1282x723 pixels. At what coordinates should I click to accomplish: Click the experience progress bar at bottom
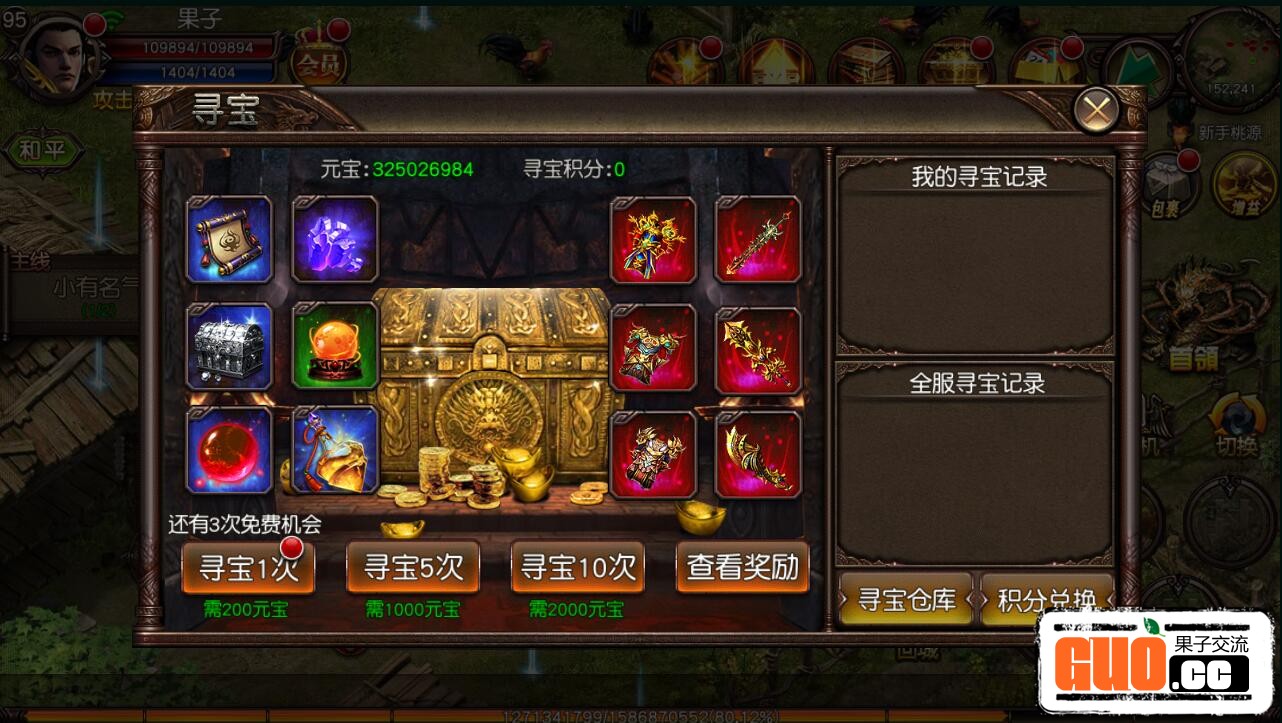pyautogui.click(x=640, y=715)
